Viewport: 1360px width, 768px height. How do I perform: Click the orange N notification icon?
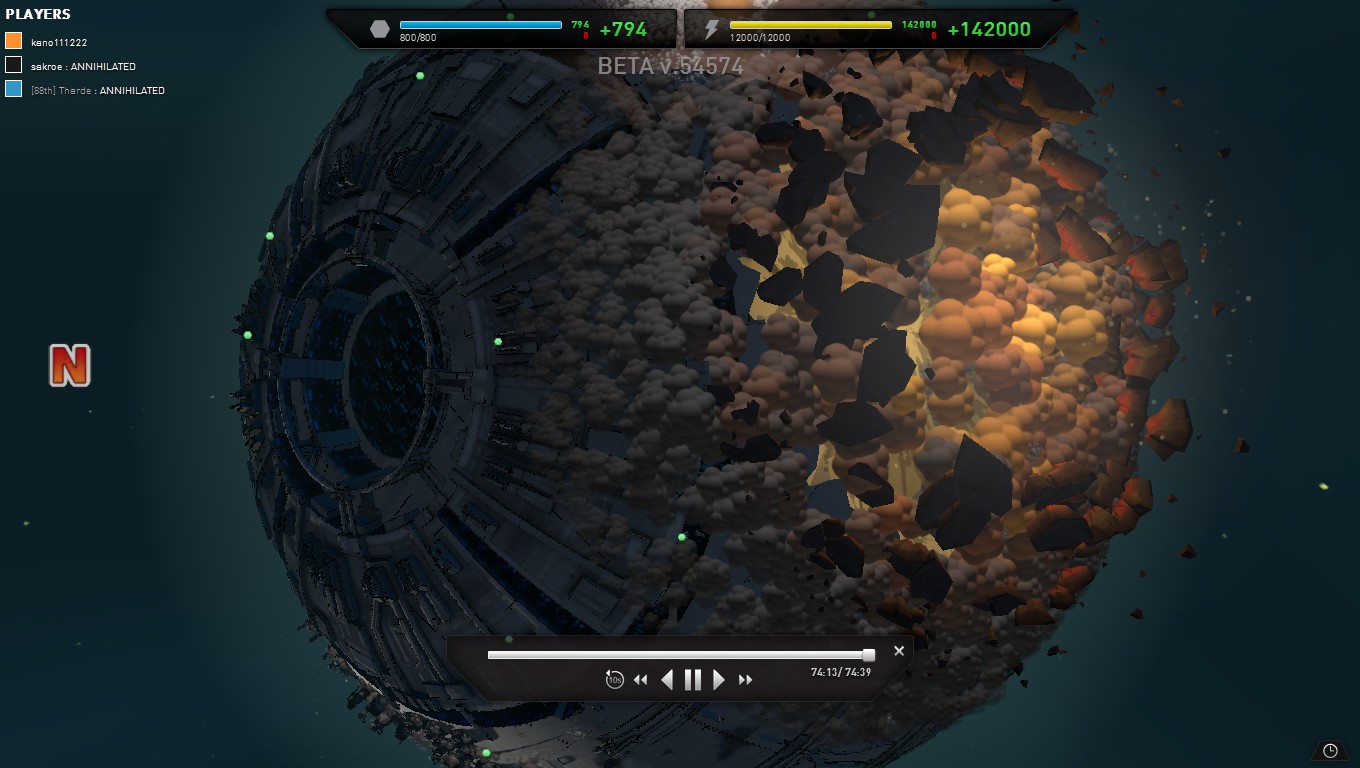point(69,366)
